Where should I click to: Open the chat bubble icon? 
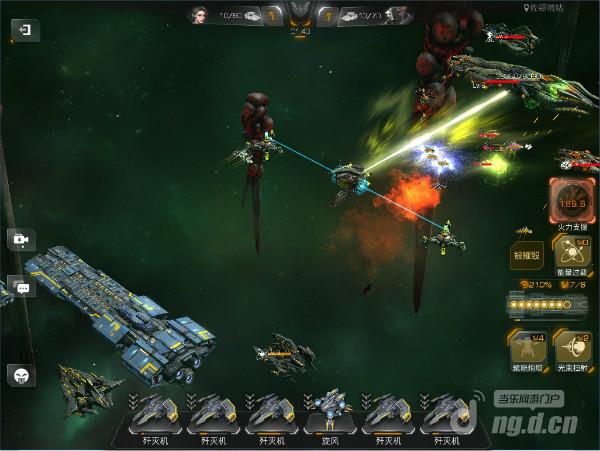22,288
